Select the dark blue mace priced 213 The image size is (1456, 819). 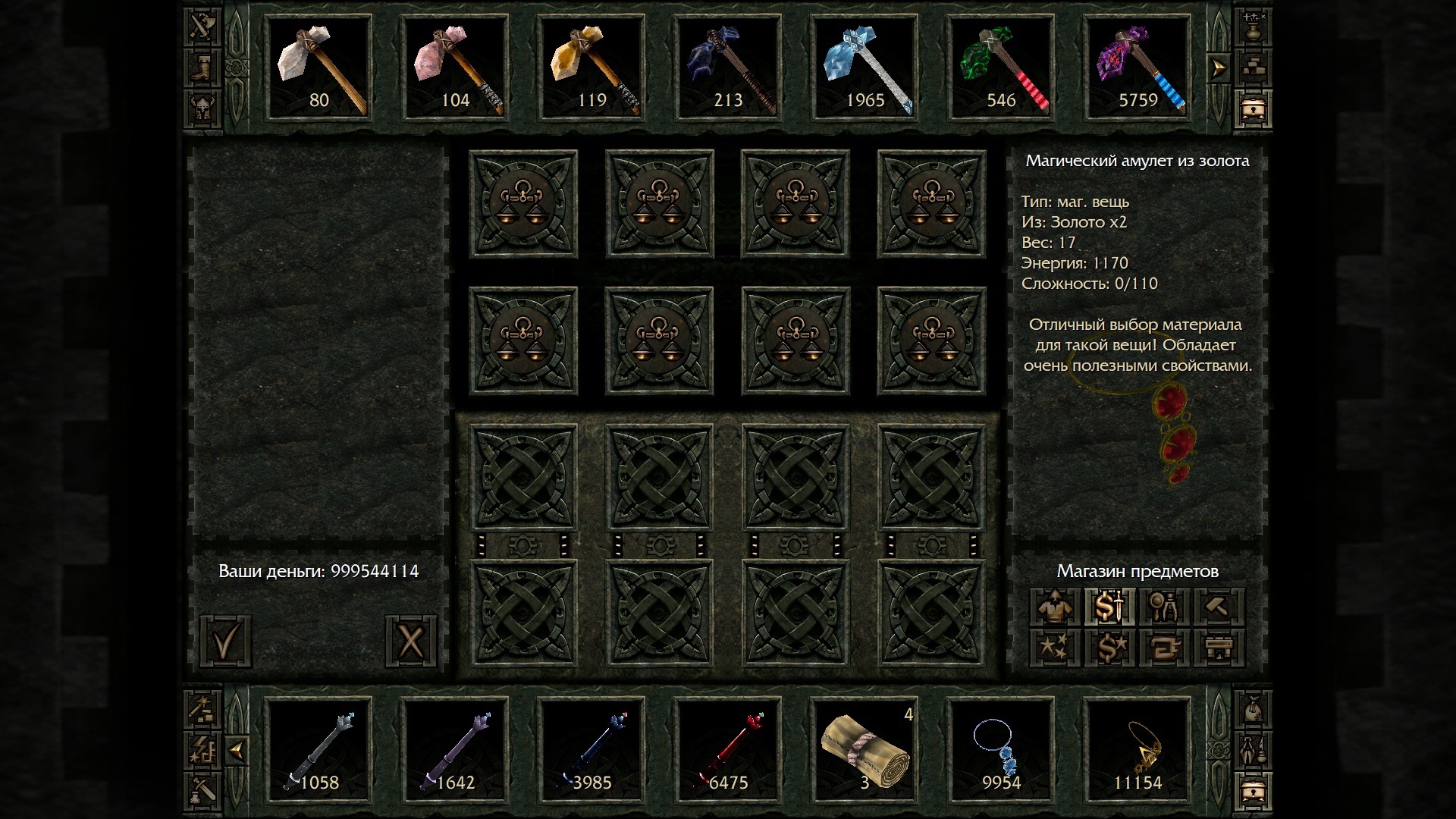tap(728, 68)
